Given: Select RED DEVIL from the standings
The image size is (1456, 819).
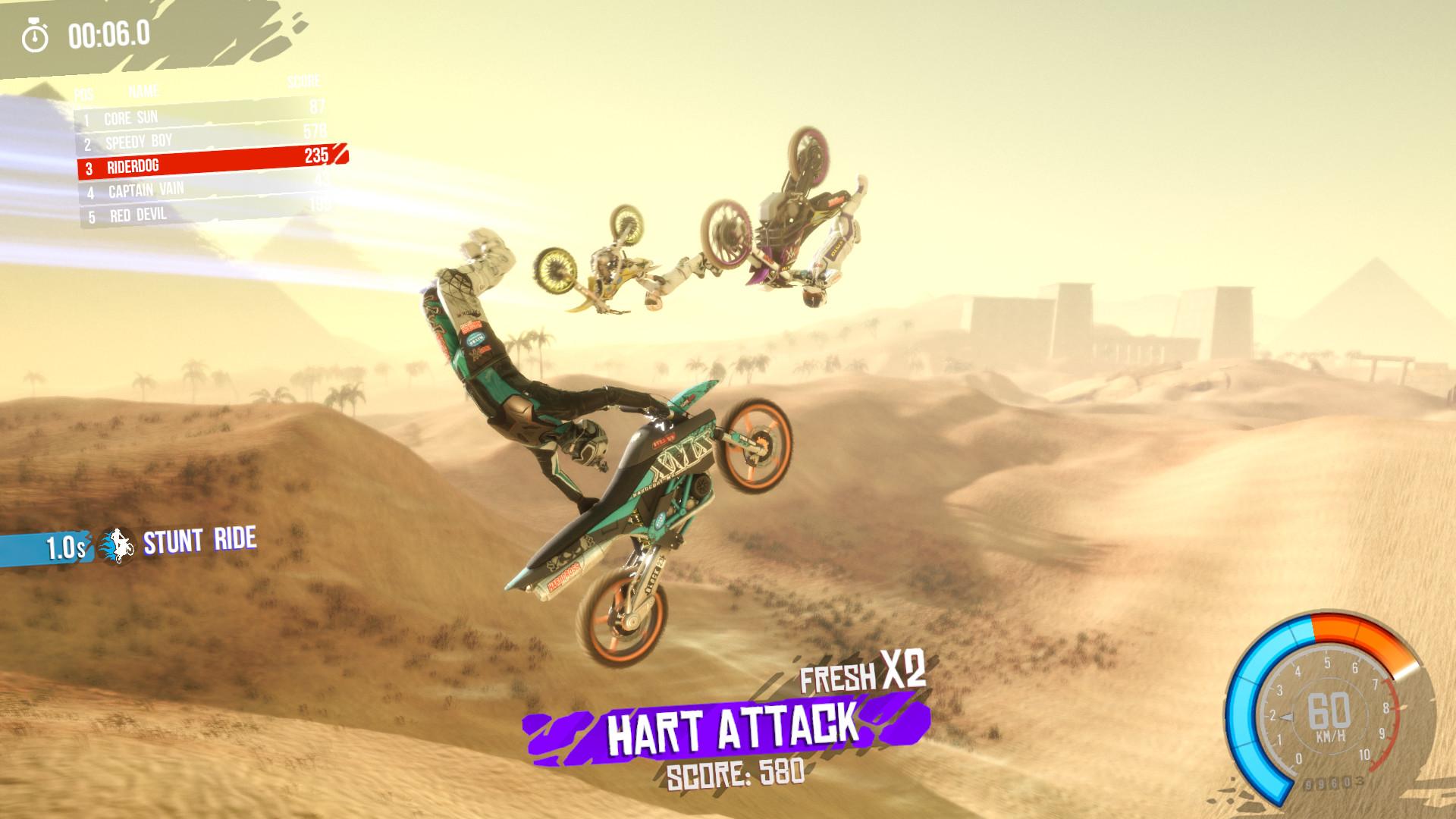Looking at the screenshot, I should click(x=136, y=215).
